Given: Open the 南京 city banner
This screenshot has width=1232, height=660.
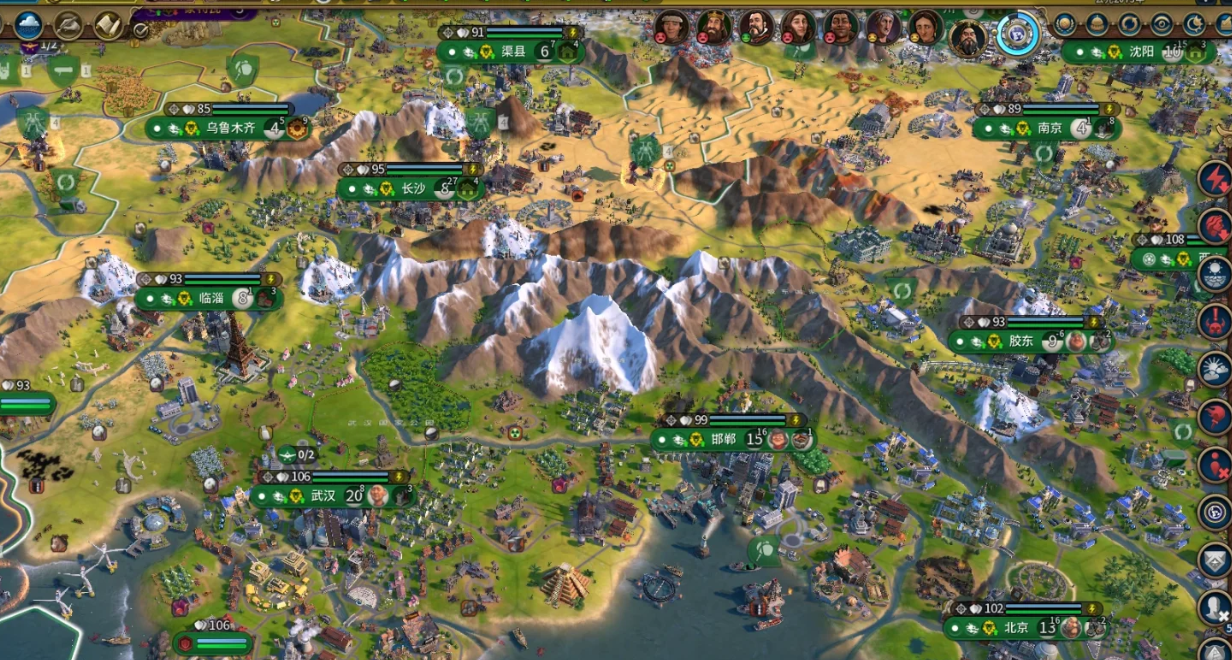Looking at the screenshot, I should coord(1049,128).
